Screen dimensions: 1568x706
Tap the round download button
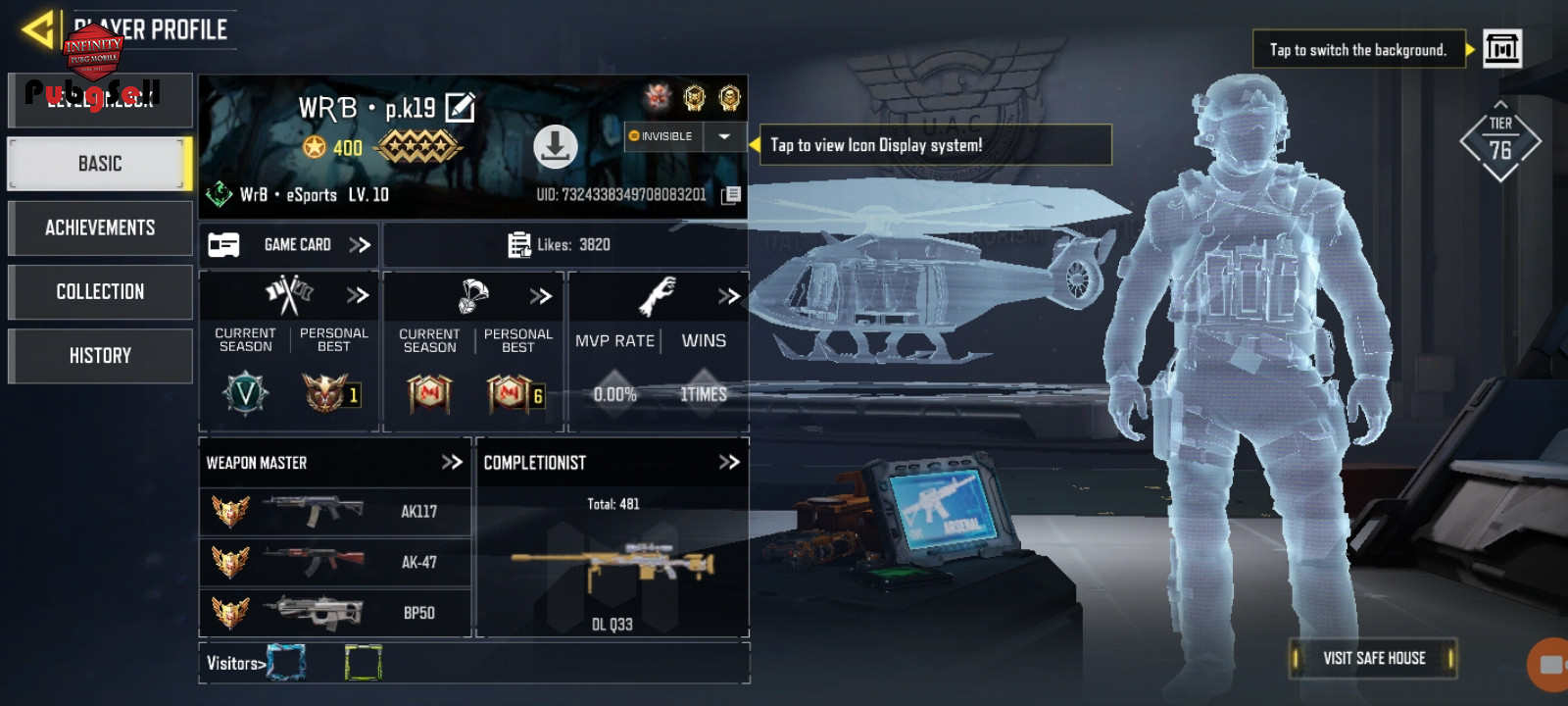[555, 147]
